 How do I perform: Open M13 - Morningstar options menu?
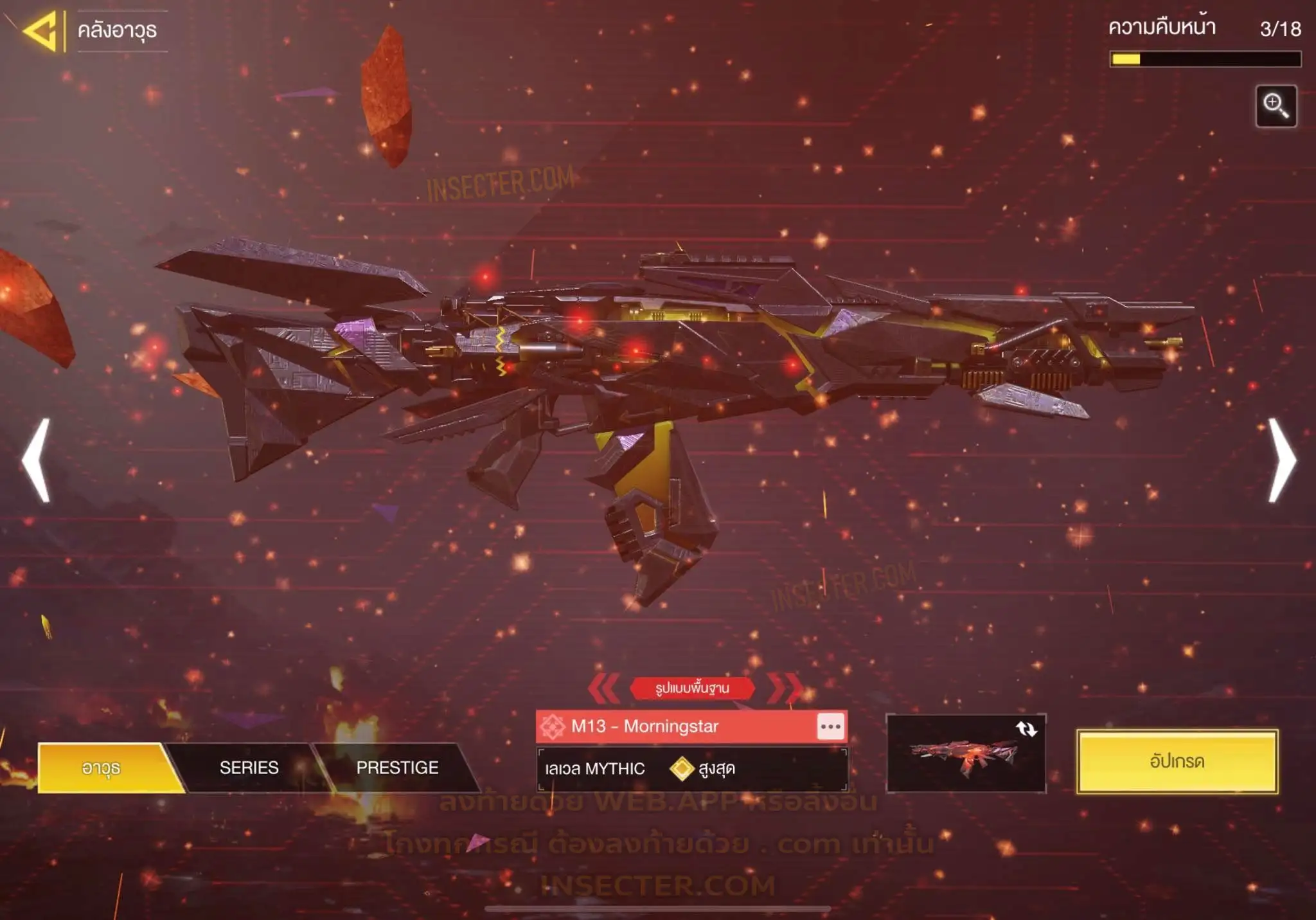pyautogui.click(x=830, y=726)
